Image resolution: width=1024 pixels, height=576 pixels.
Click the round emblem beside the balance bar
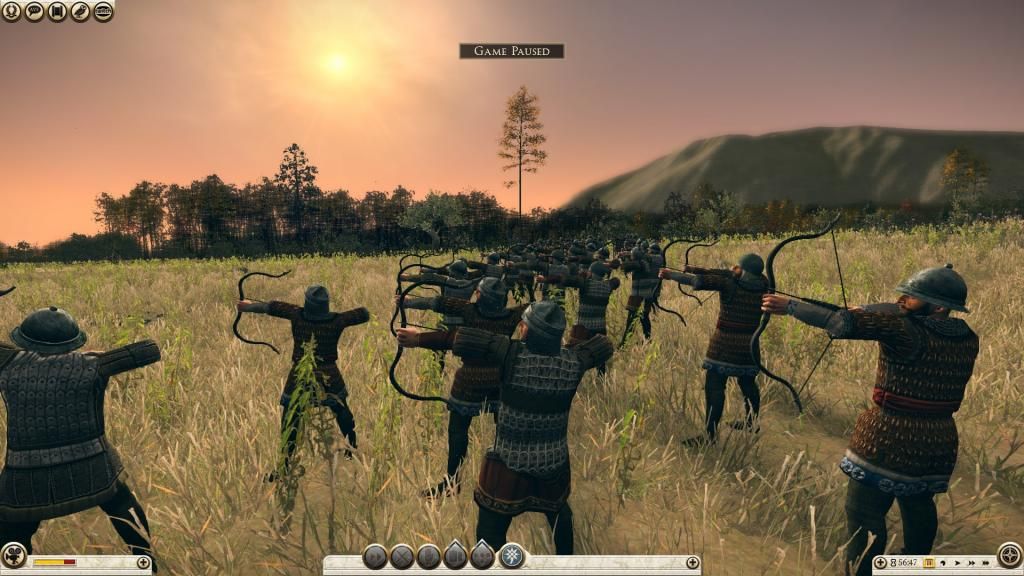click(x=13, y=556)
